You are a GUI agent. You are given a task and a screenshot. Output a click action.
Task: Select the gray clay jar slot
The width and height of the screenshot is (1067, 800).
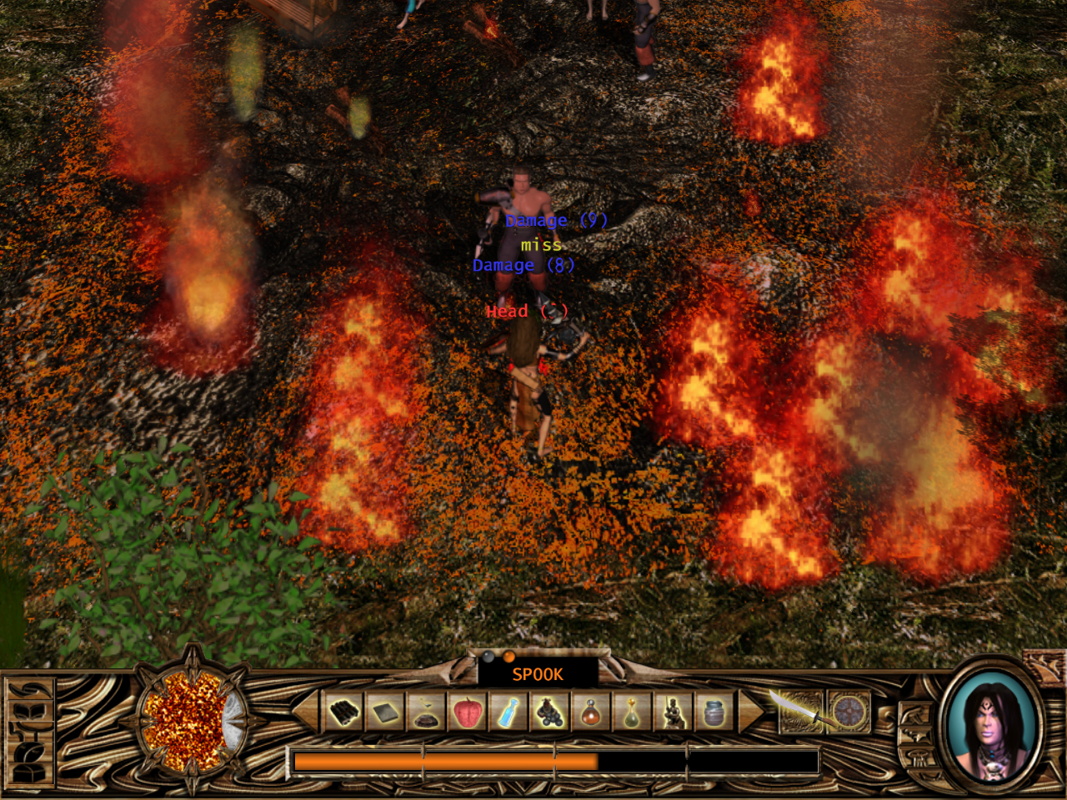coord(714,712)
